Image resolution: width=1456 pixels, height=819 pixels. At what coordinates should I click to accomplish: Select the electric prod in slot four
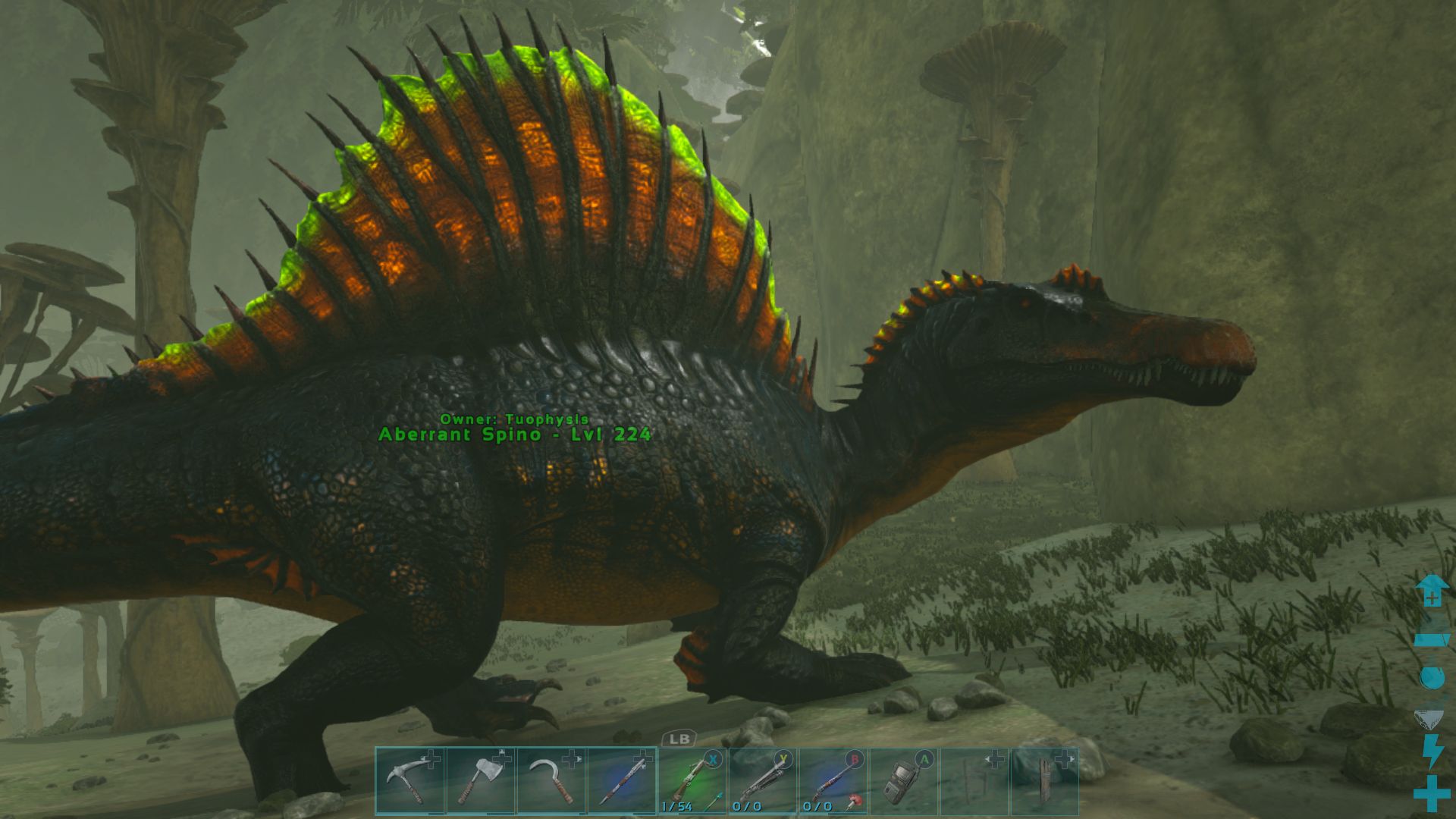(622, 781)
